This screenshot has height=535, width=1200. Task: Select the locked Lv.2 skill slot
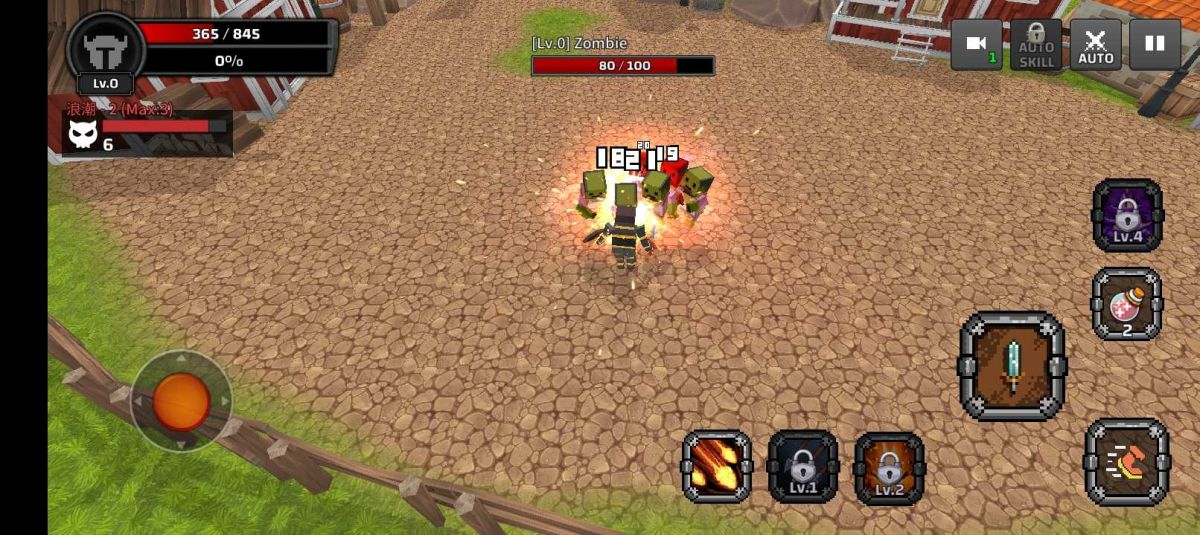click(x=889, y=468)
